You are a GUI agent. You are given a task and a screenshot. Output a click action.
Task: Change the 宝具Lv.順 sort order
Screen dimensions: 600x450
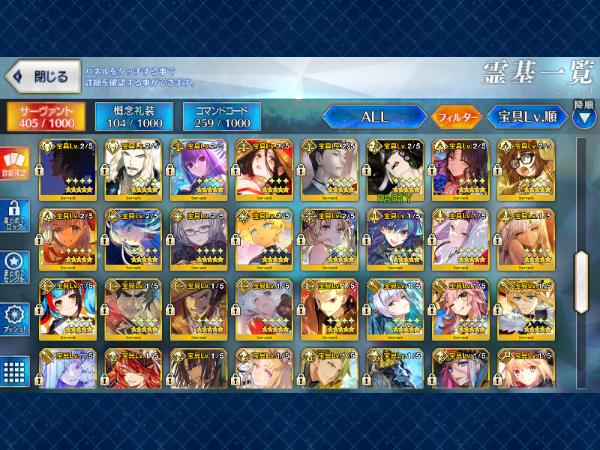(x=526, y=116)
